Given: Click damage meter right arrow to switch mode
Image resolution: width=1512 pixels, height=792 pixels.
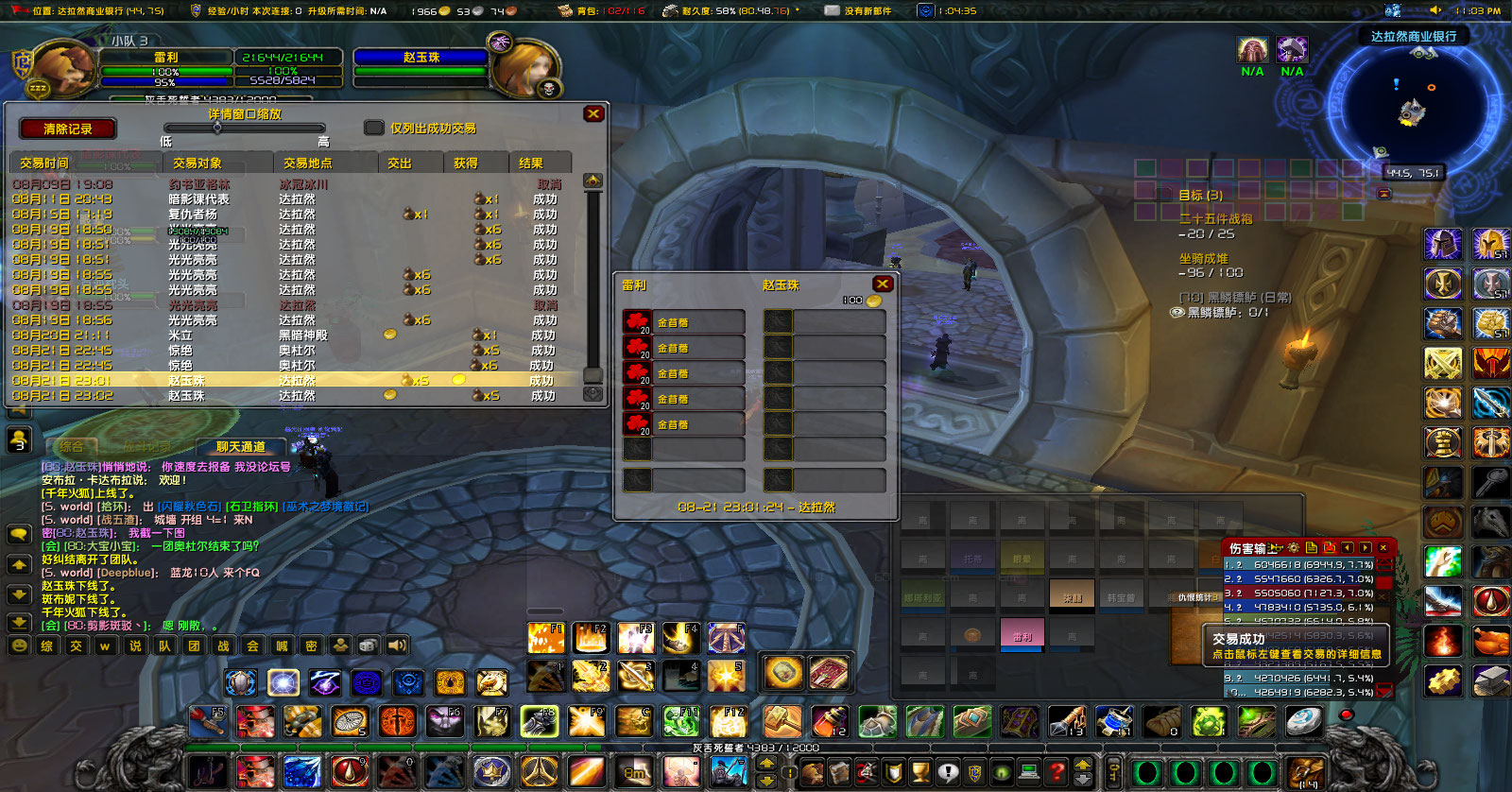Looking at the screenshot, I should pos(1366,548).
